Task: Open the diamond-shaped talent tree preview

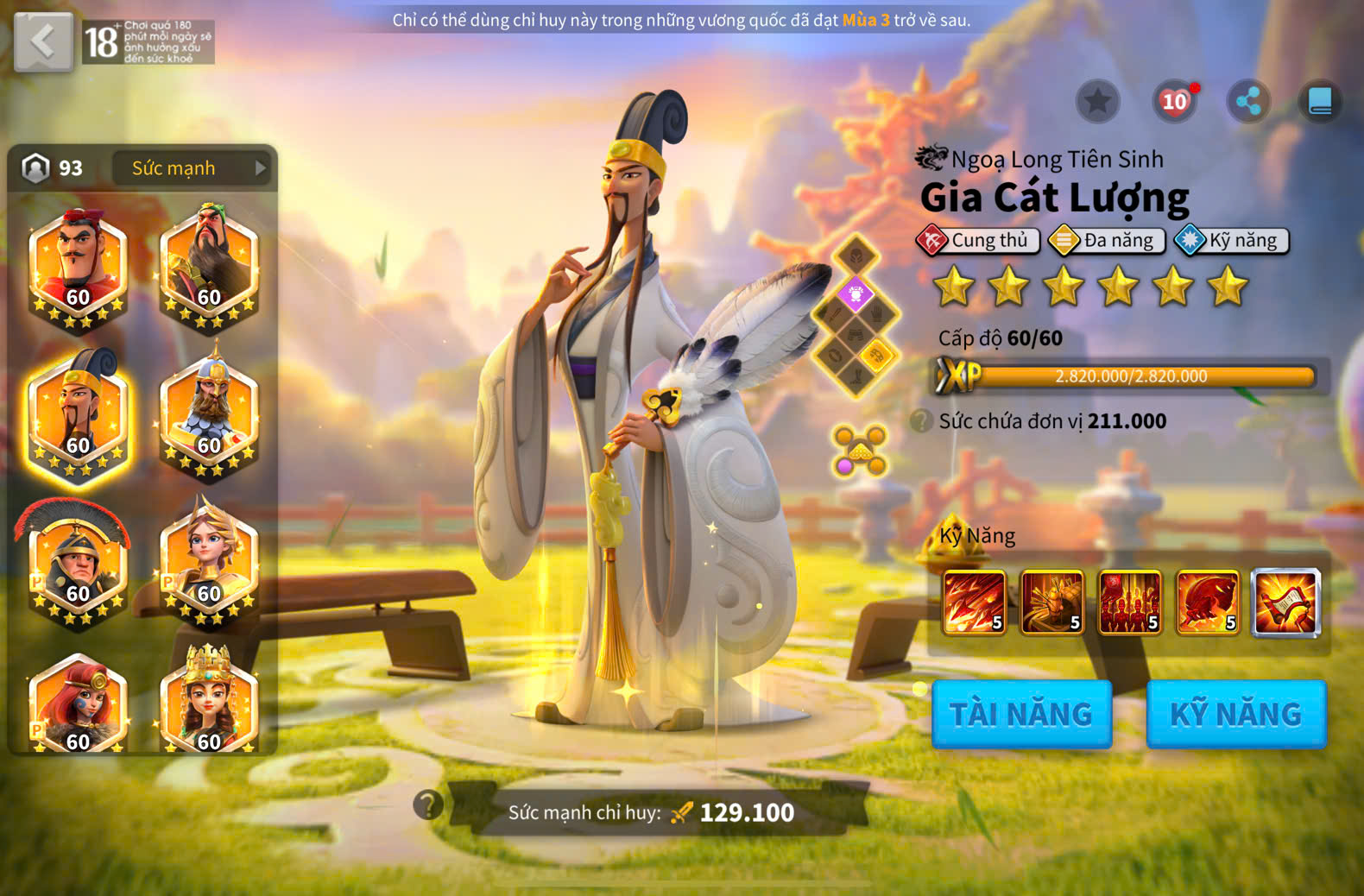Action: click(x=856, y=316)
